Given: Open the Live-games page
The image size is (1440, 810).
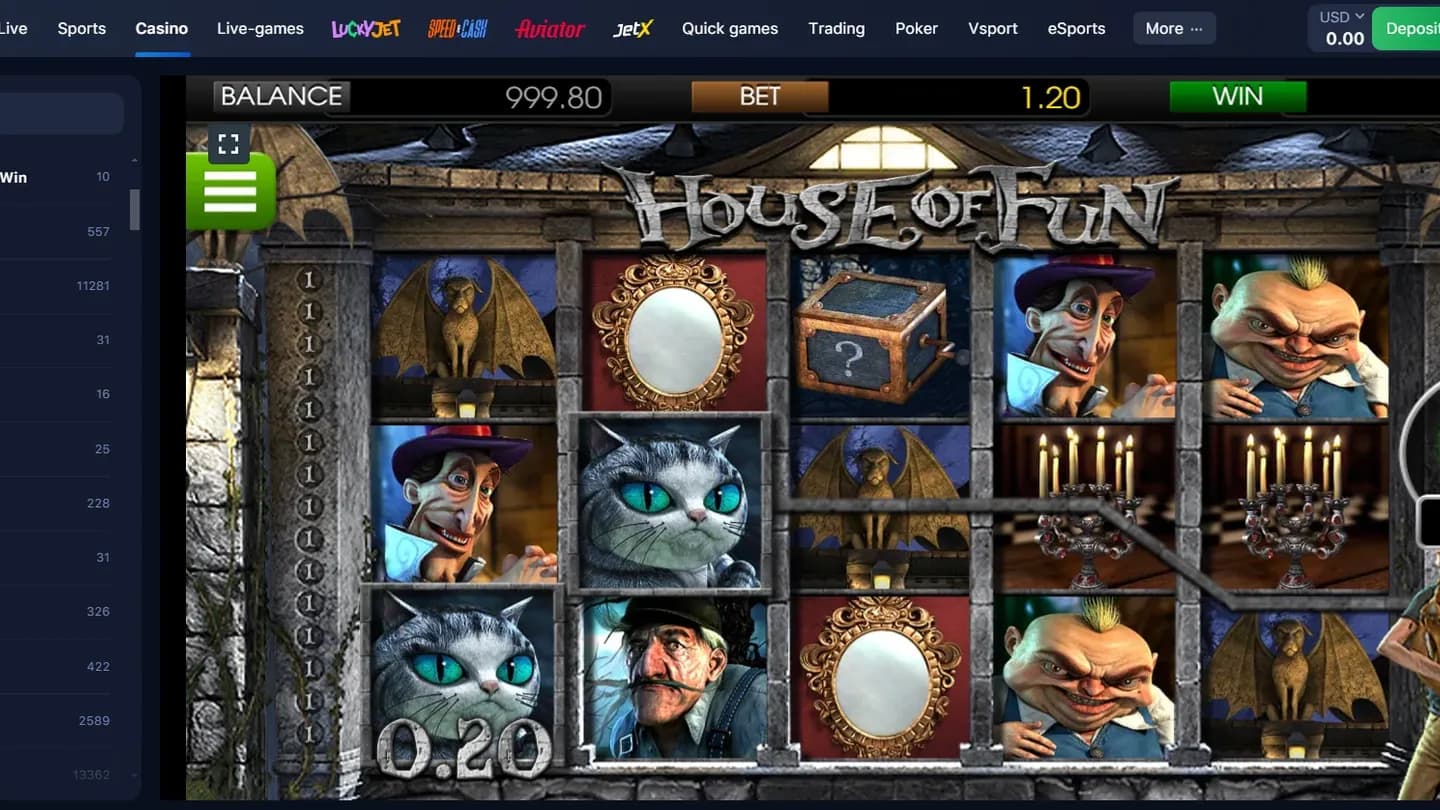Looking at the screenshot, I should [260, 29].
